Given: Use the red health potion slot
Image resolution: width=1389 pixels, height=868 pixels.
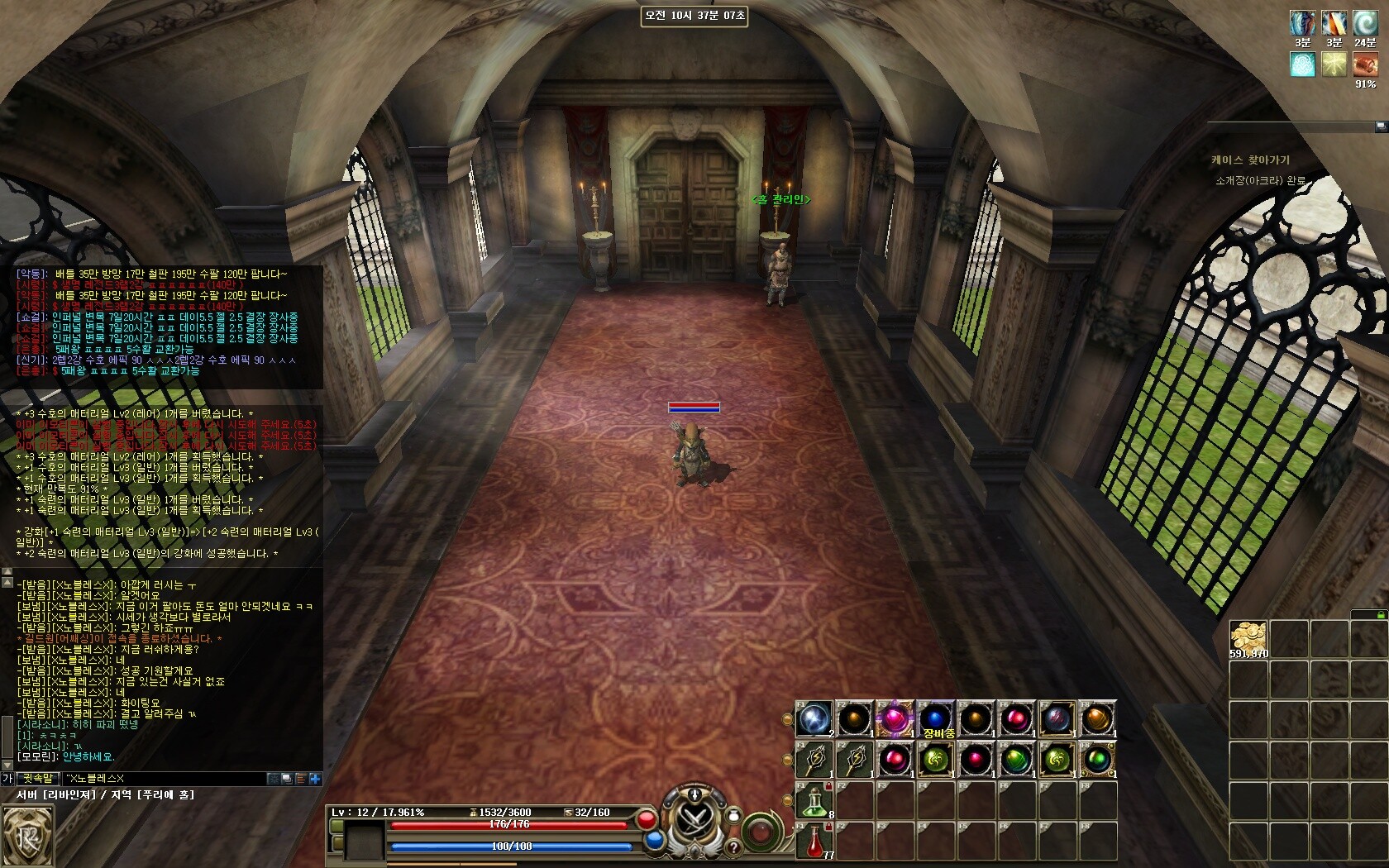Looking at the screenshot, I should (x=814, y=841).
